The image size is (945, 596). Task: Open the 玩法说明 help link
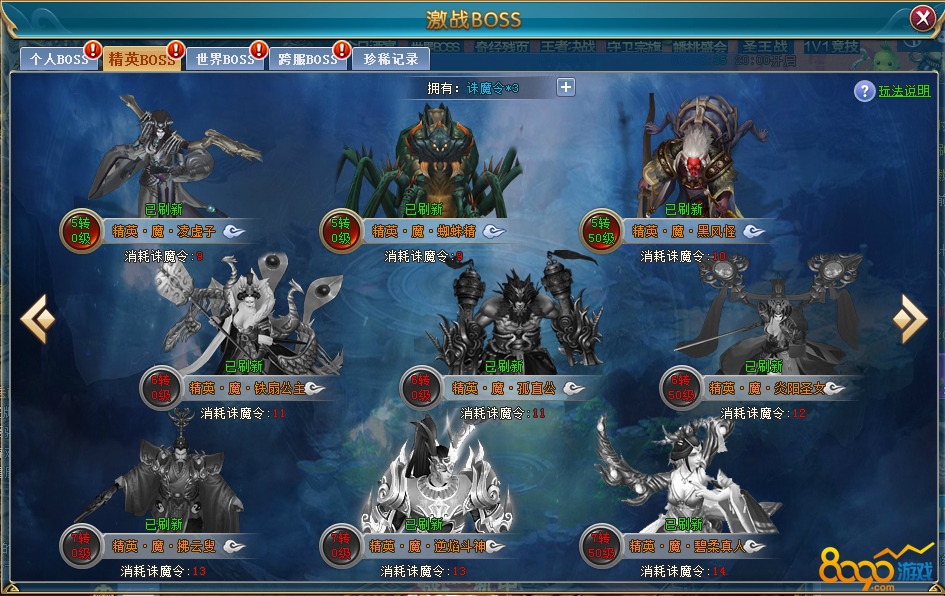(x=904, y=92)
